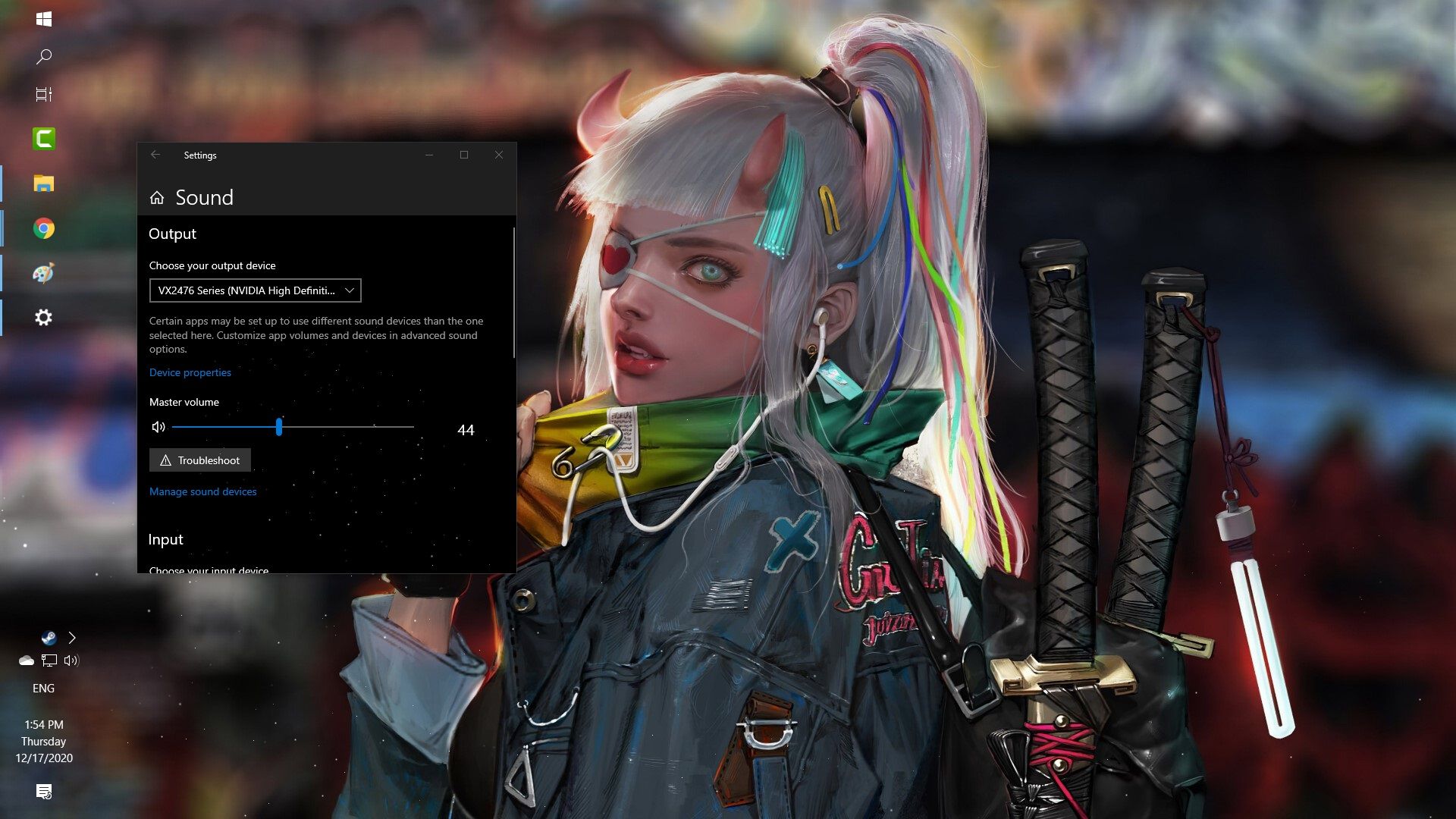Image resolution: width=1456 pixels, height=819 pixels.
Task: Close the Settings window
Action: [x=499, y=155]
